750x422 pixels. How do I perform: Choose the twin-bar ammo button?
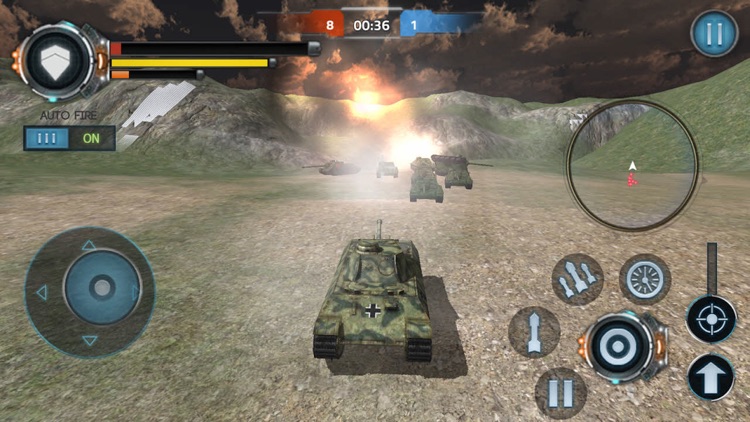(561, 393)
